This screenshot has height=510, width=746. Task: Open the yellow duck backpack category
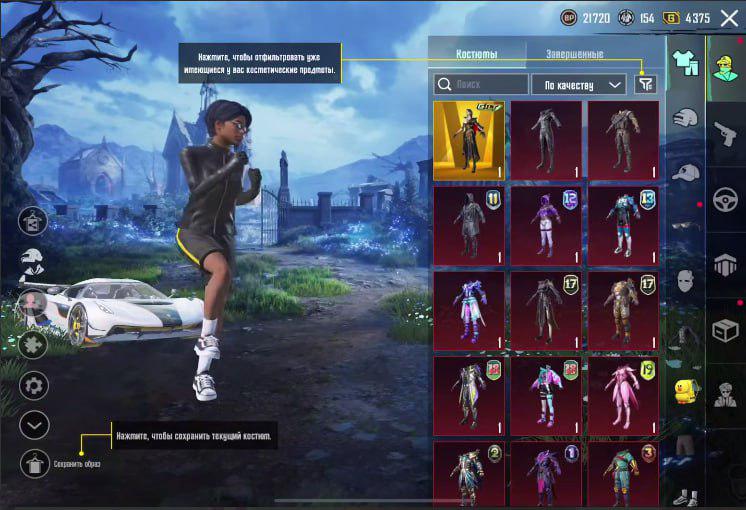pyautogui.click(x=685, y=390)
